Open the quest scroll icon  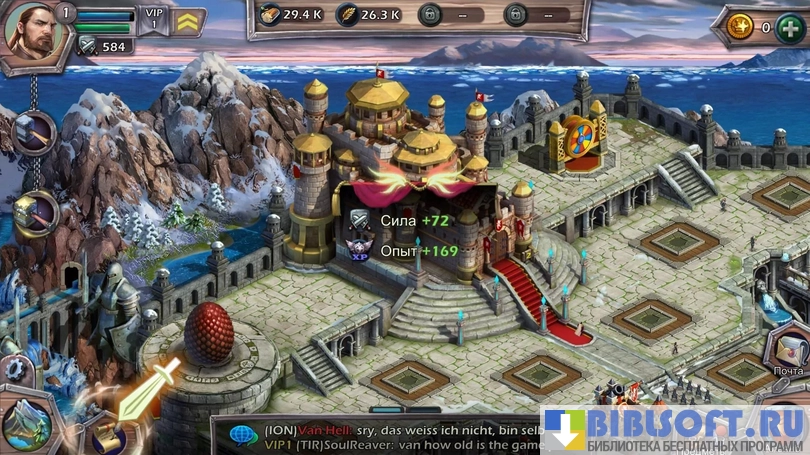pyautogui.click(x=109, y=439)
